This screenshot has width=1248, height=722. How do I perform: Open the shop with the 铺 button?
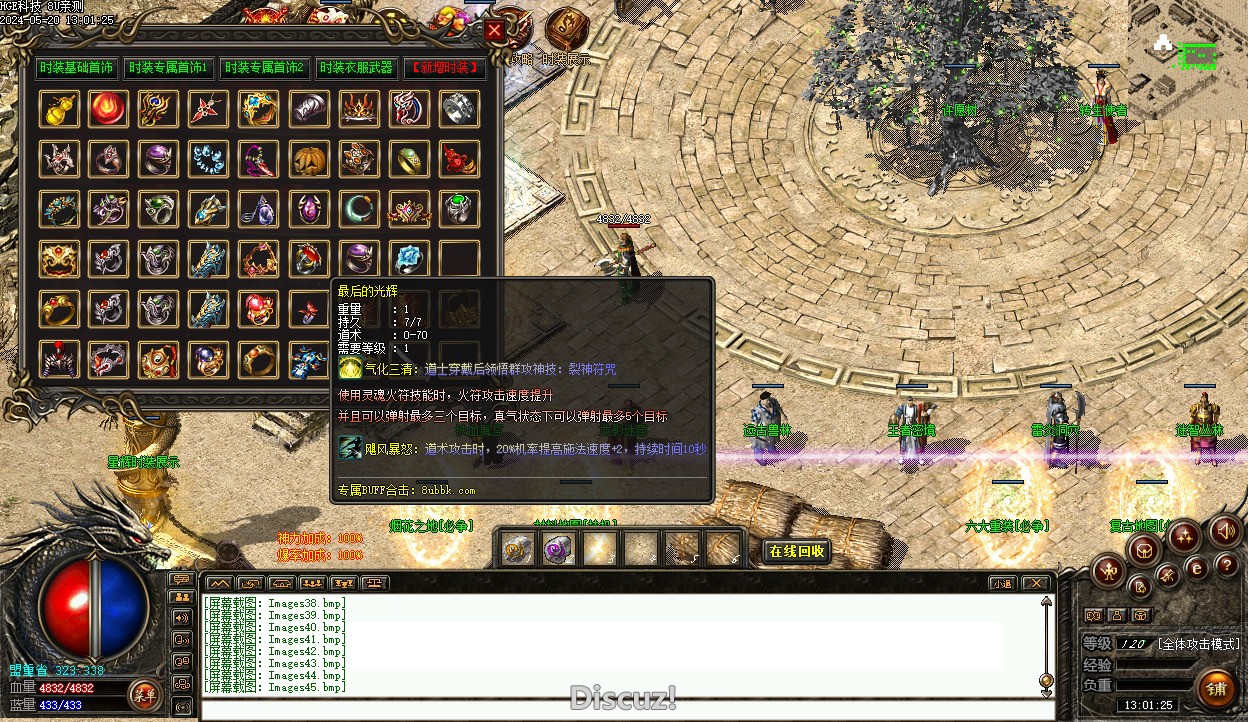[1217, 689]
